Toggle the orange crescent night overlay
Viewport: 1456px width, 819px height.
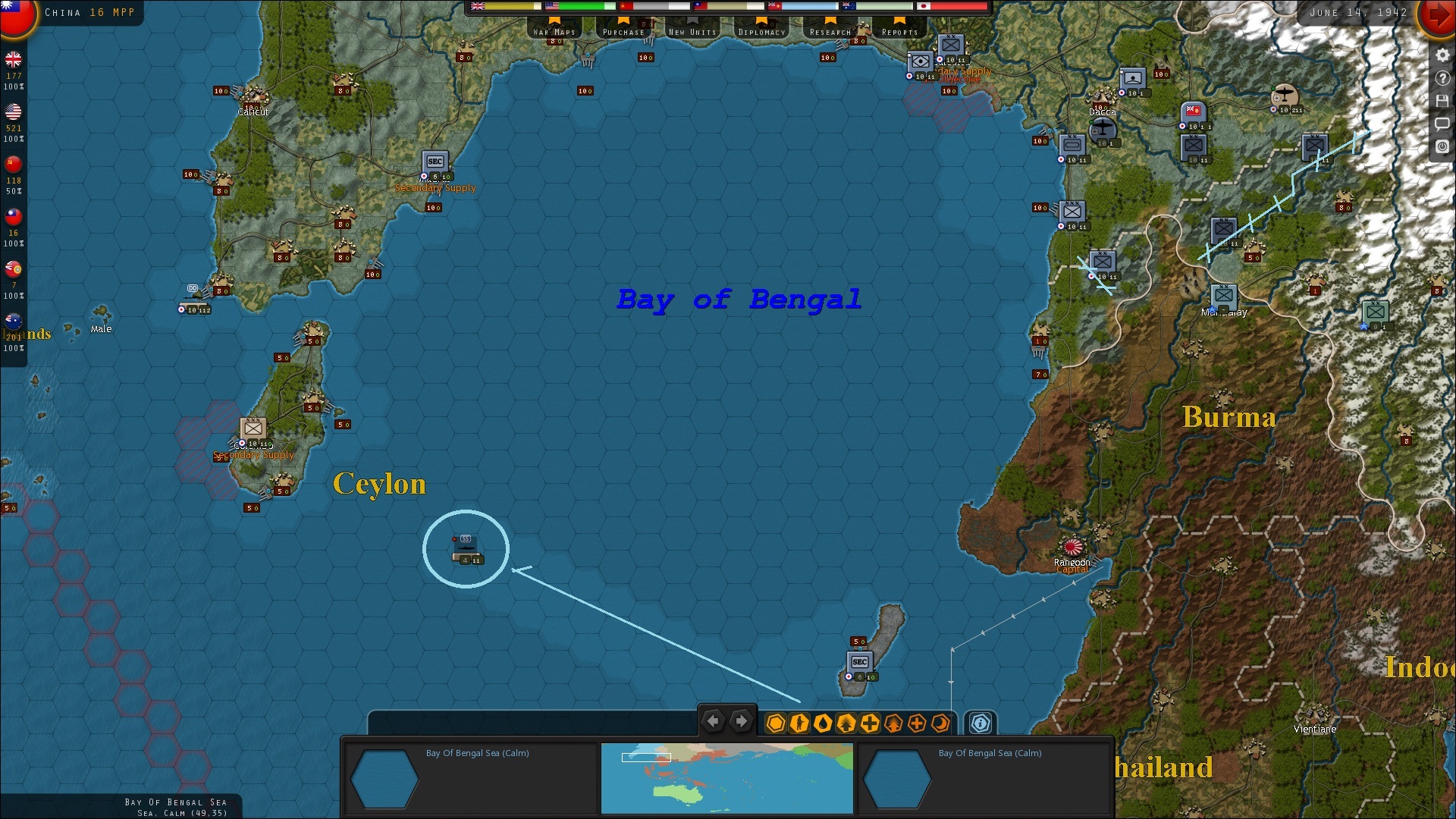[940, 723]
